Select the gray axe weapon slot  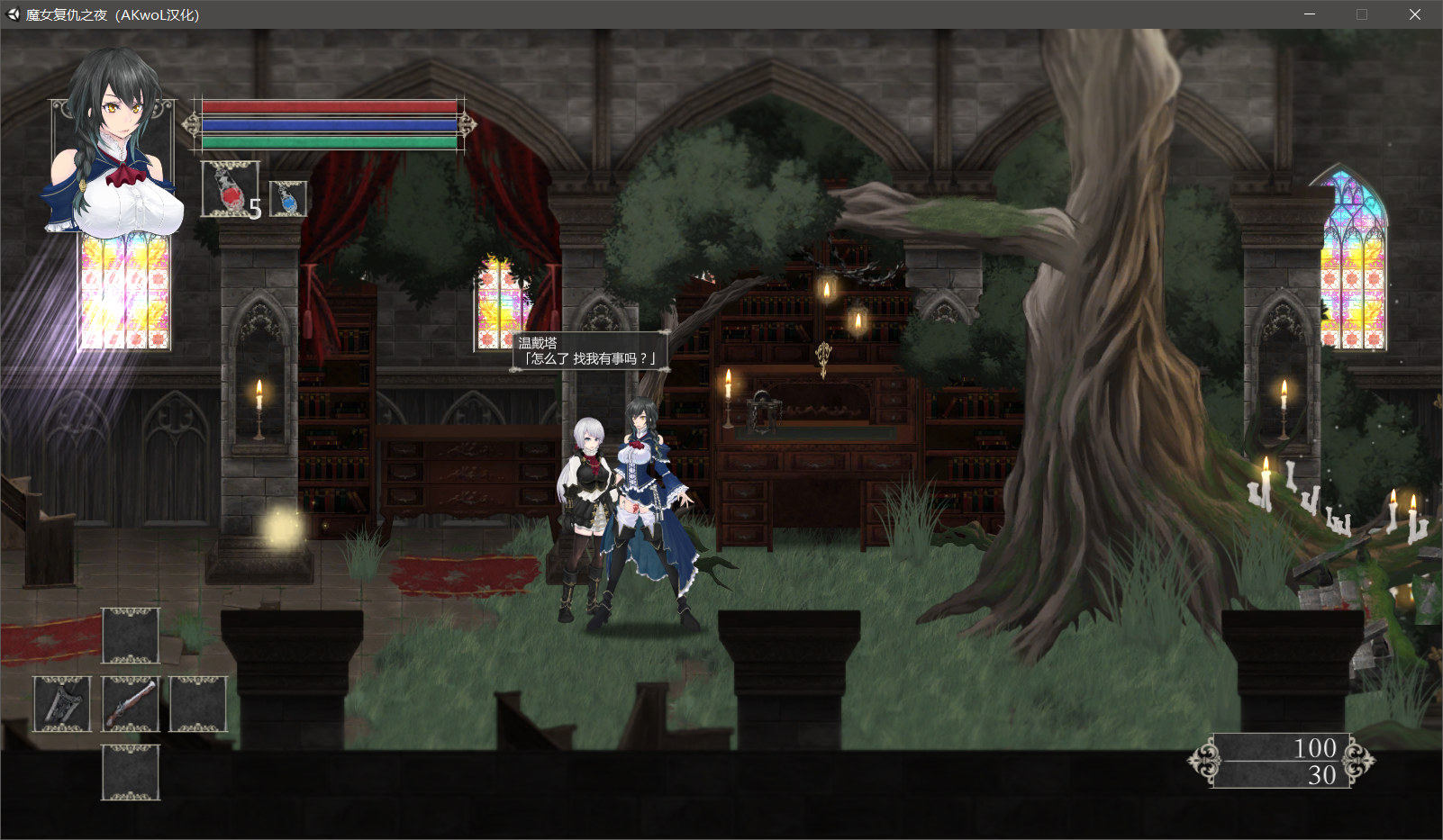[x=62, y=703]
